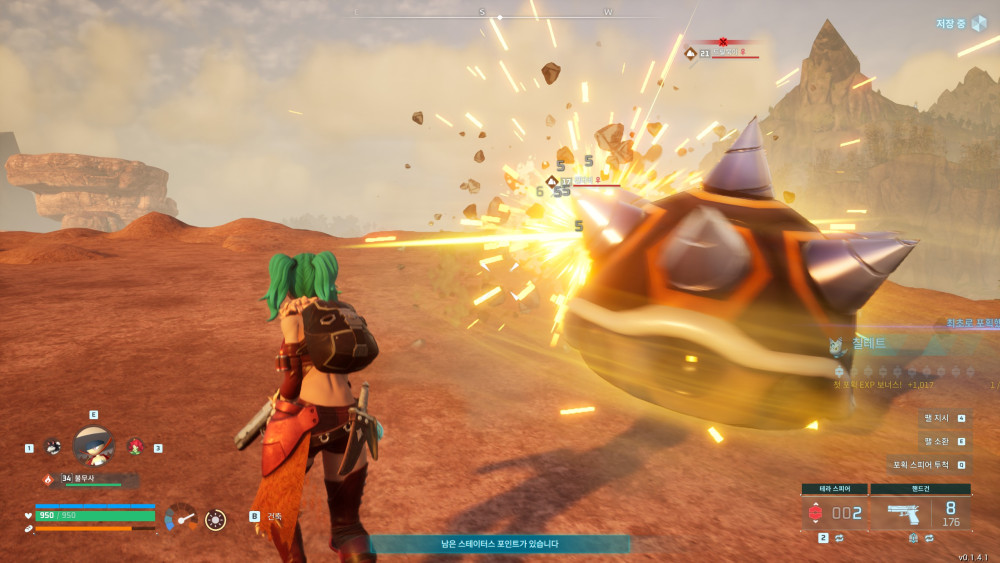
Task: Switch to the black-and-white Pal on the left
Action: [53, 447]
